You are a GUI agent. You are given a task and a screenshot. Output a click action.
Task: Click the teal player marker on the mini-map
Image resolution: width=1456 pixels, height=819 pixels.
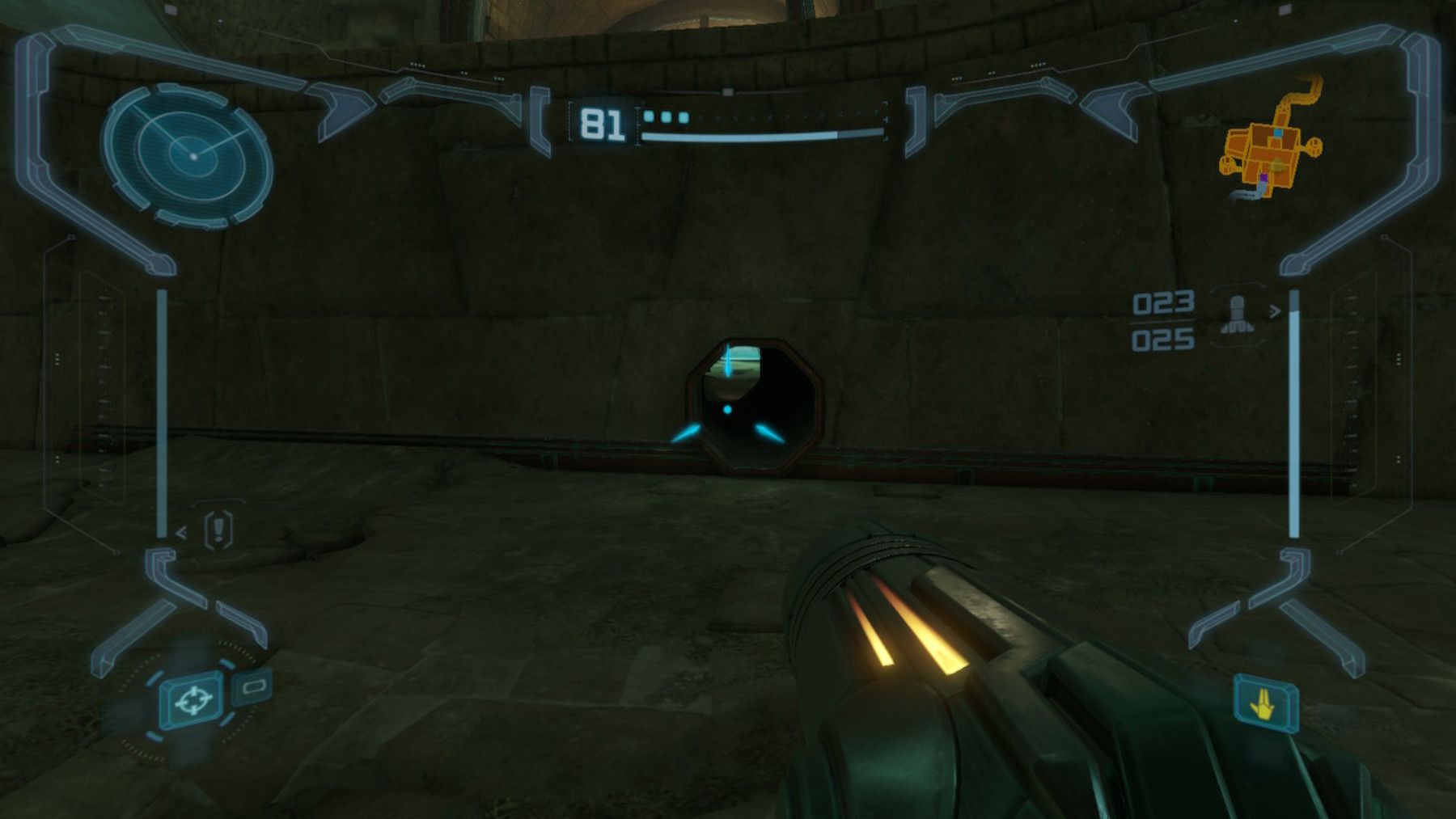click(1278, 133)
